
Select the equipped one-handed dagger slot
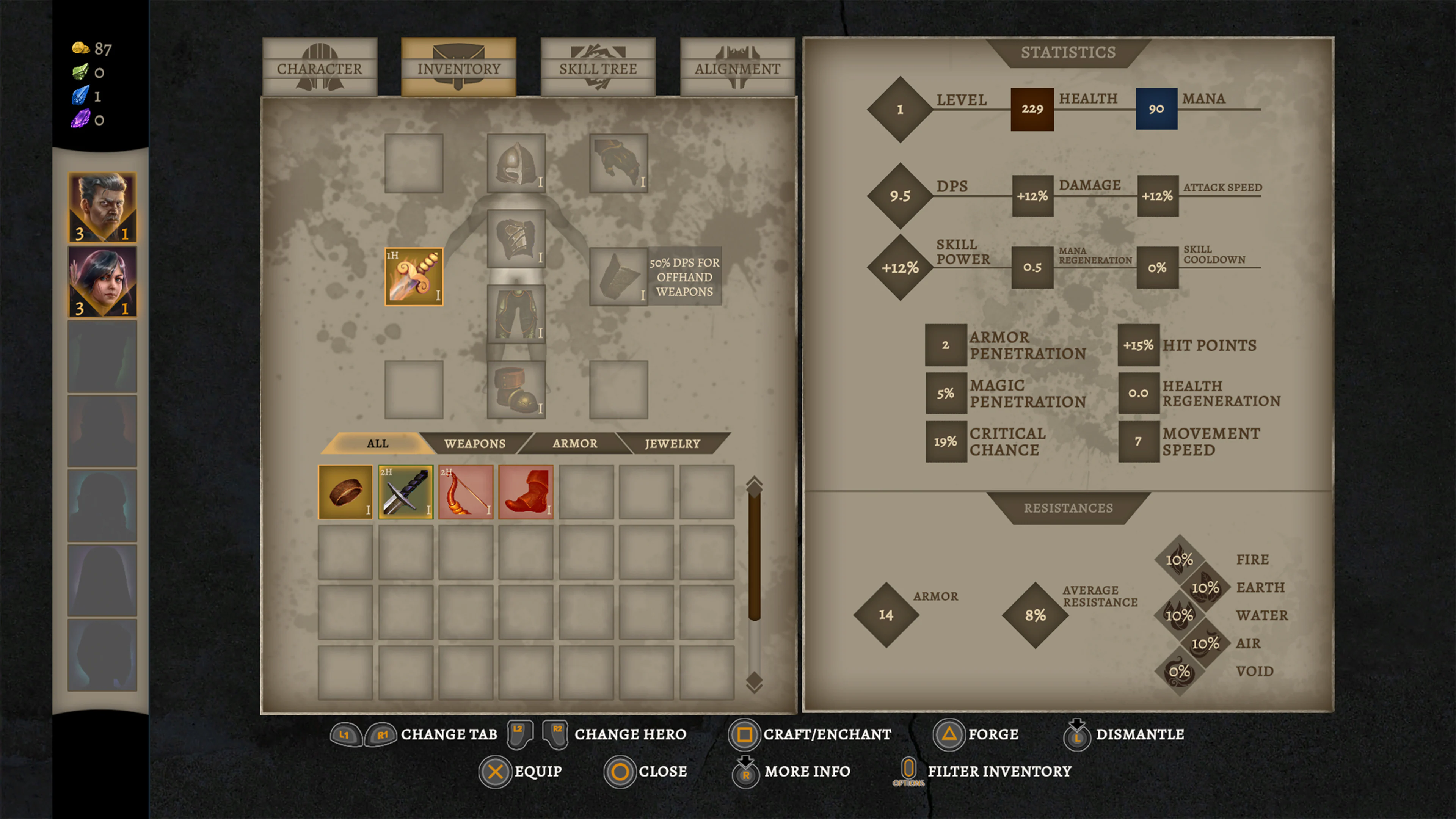pos(414,277)
